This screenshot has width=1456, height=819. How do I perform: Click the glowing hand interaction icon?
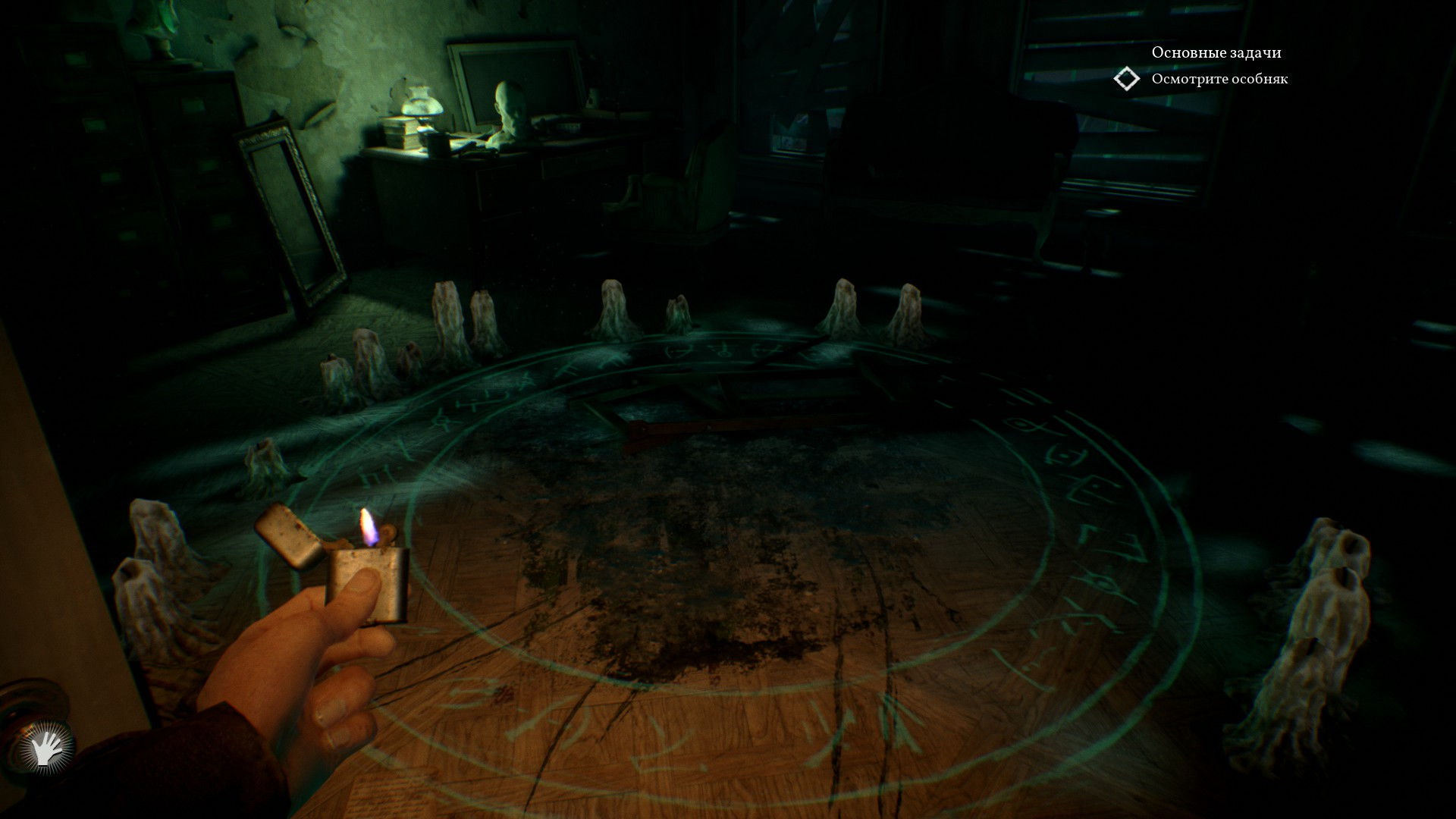click(x=46, y=749)
